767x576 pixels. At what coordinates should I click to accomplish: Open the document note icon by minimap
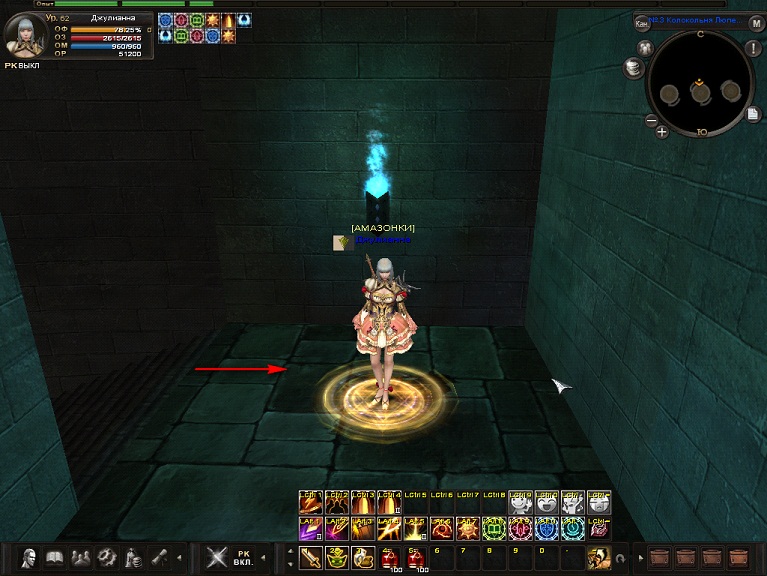752,114
